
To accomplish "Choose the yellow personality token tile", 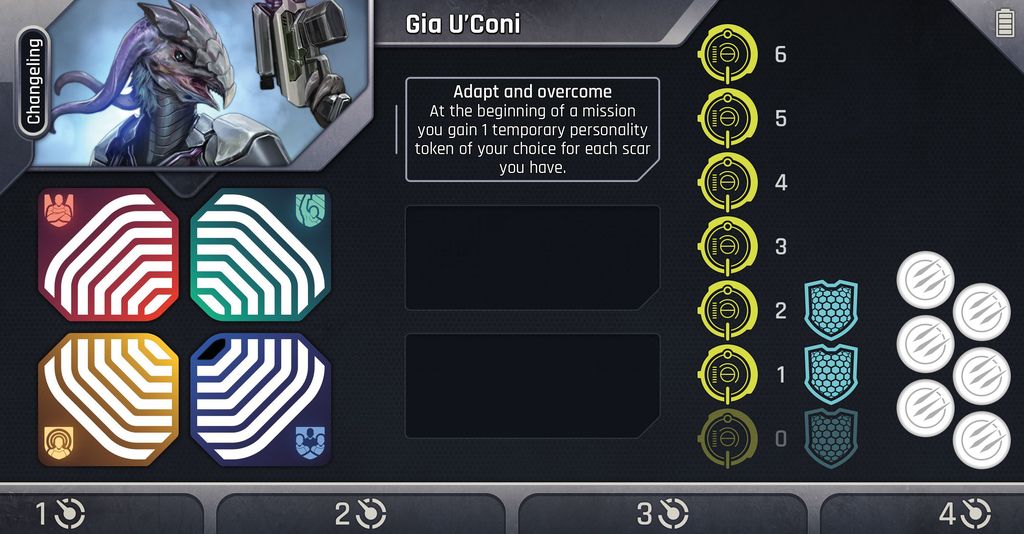I will [x=109, y=400].
